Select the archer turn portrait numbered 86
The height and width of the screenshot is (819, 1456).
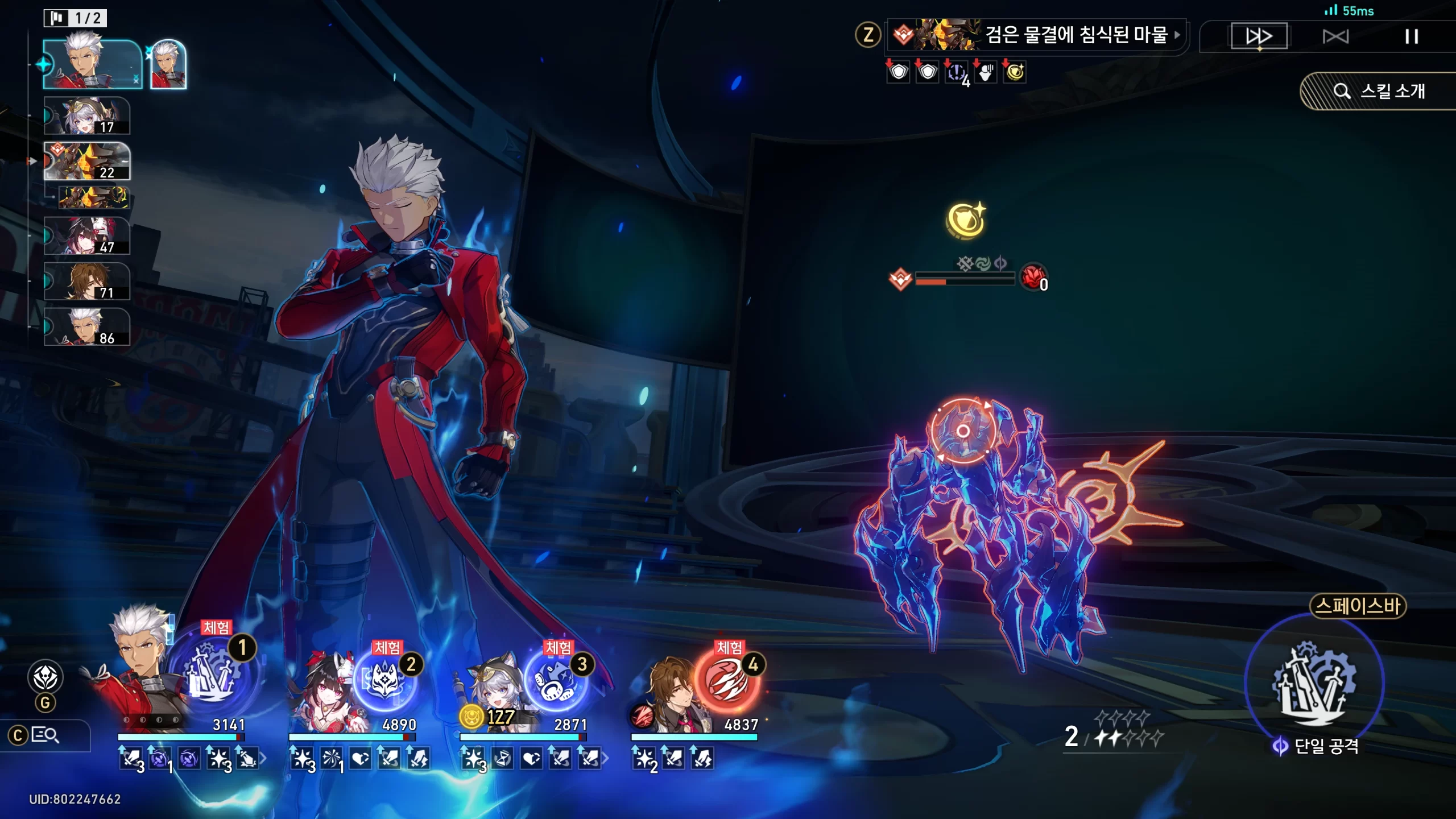click(x=87, y=327)
